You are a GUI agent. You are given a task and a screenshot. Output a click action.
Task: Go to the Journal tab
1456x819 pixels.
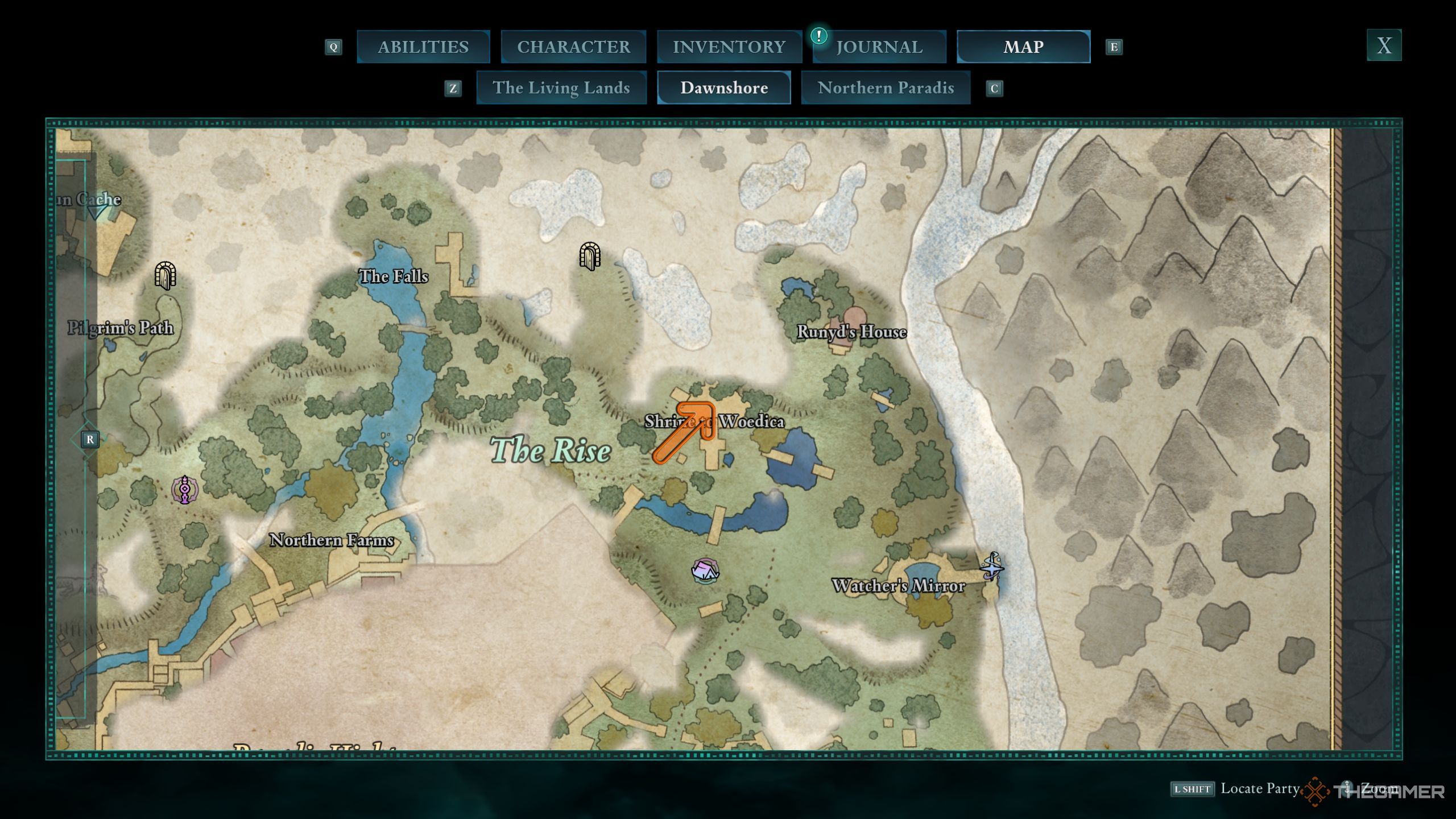pos(879,47)
